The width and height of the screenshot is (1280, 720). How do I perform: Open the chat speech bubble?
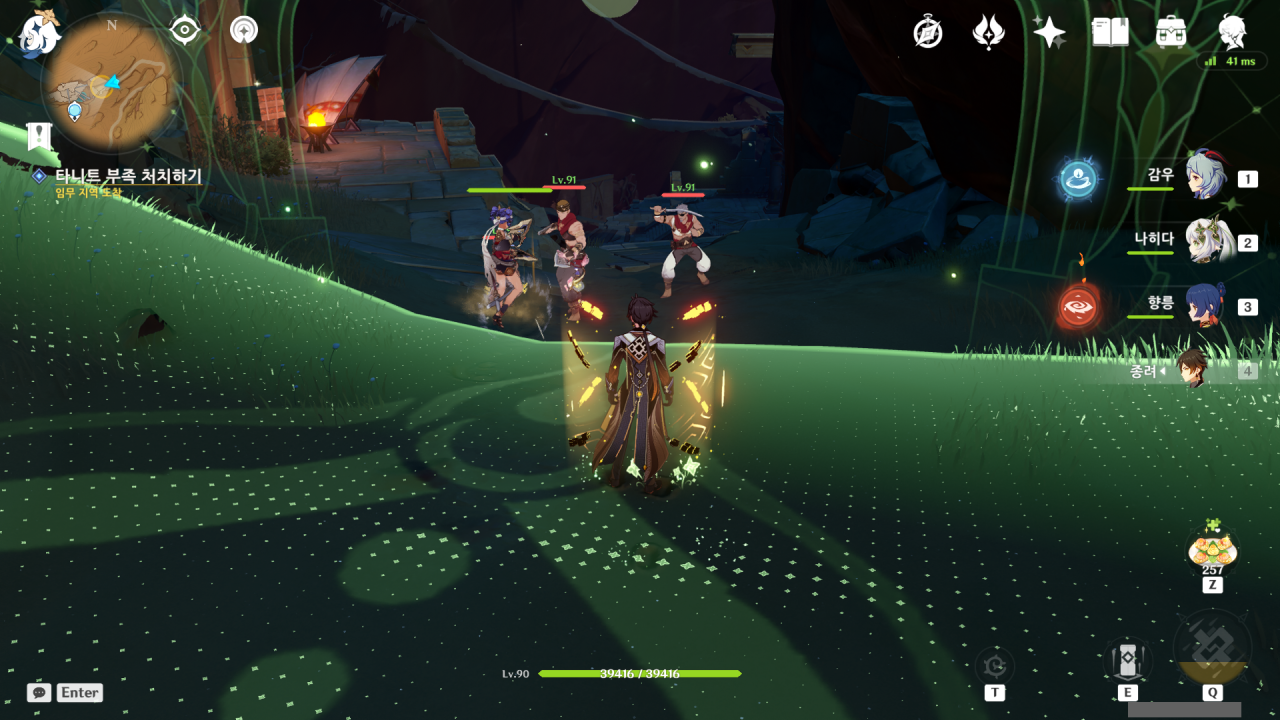(39, 692)
